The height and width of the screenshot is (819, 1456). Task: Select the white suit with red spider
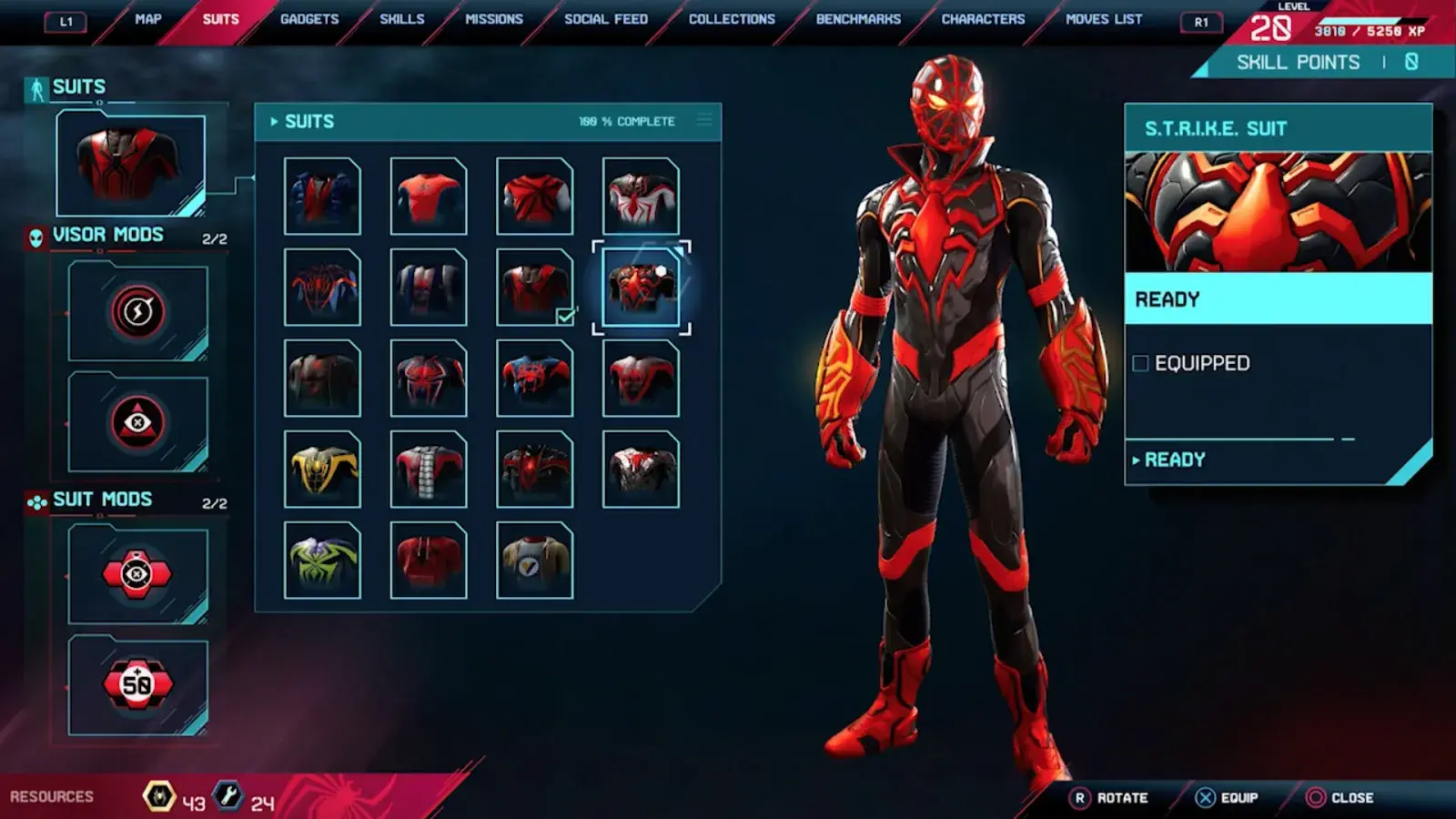pyautogui.click(x=641, y=197)
